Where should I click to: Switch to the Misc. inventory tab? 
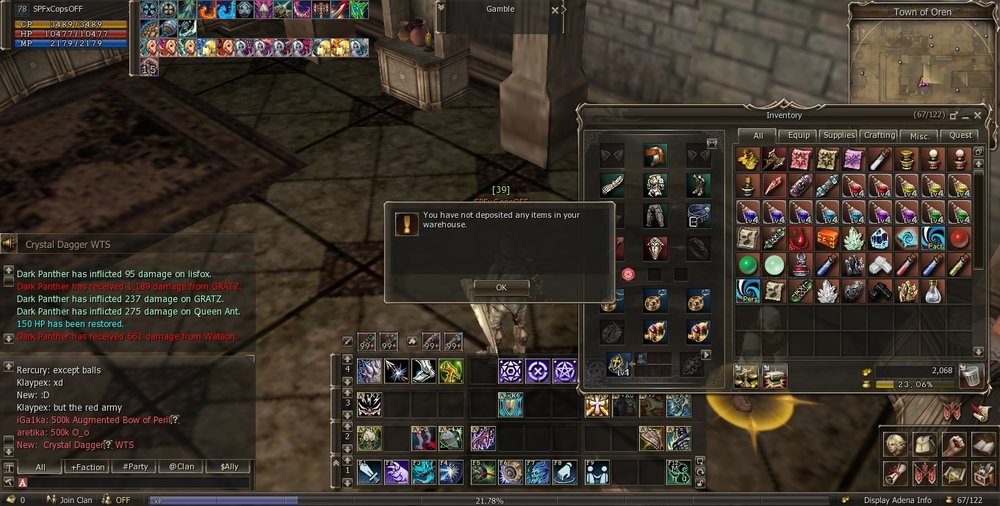pyautogui.click(x=920, y=135)
